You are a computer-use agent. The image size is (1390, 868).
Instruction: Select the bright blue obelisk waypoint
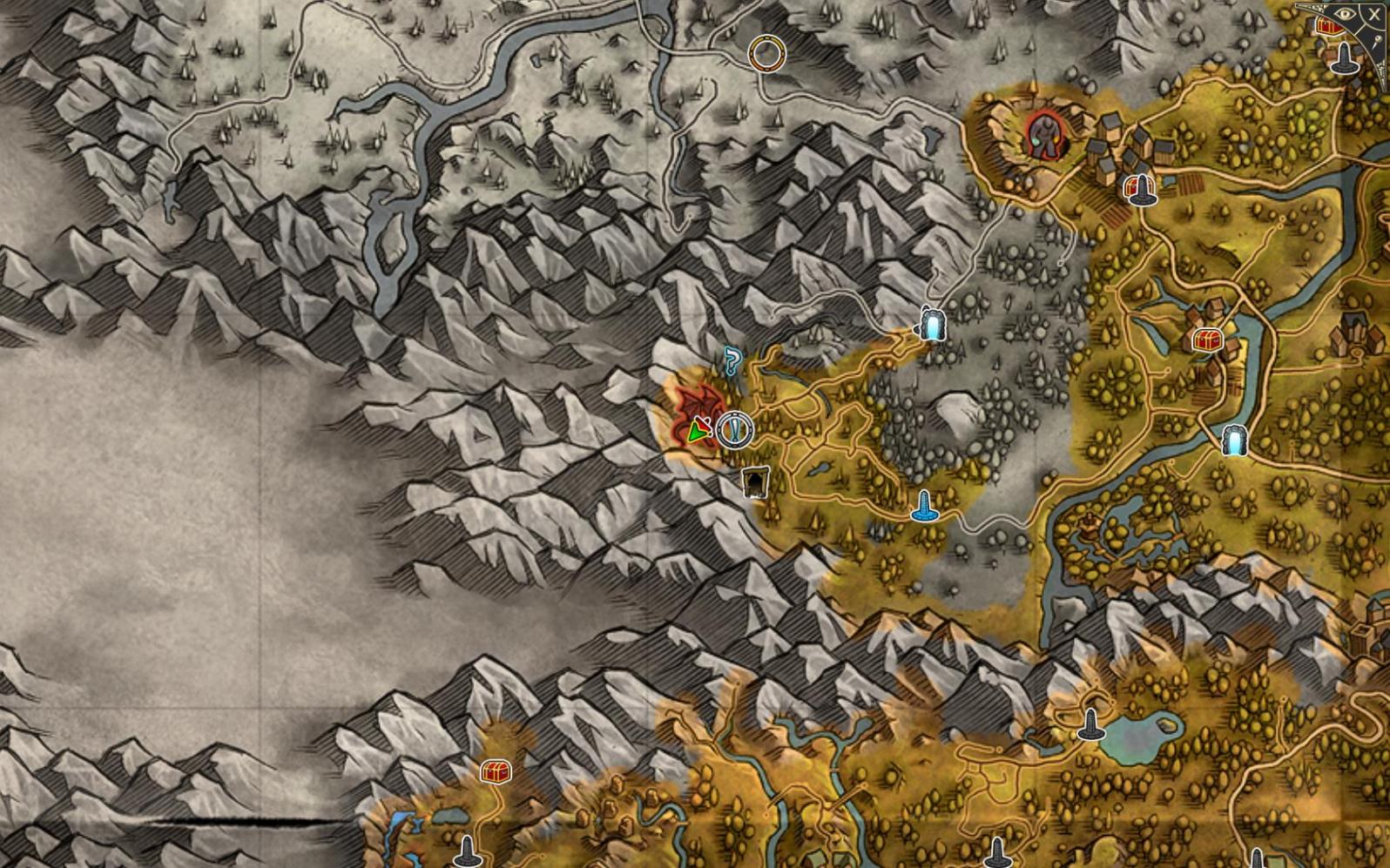(x=924, y=506)
